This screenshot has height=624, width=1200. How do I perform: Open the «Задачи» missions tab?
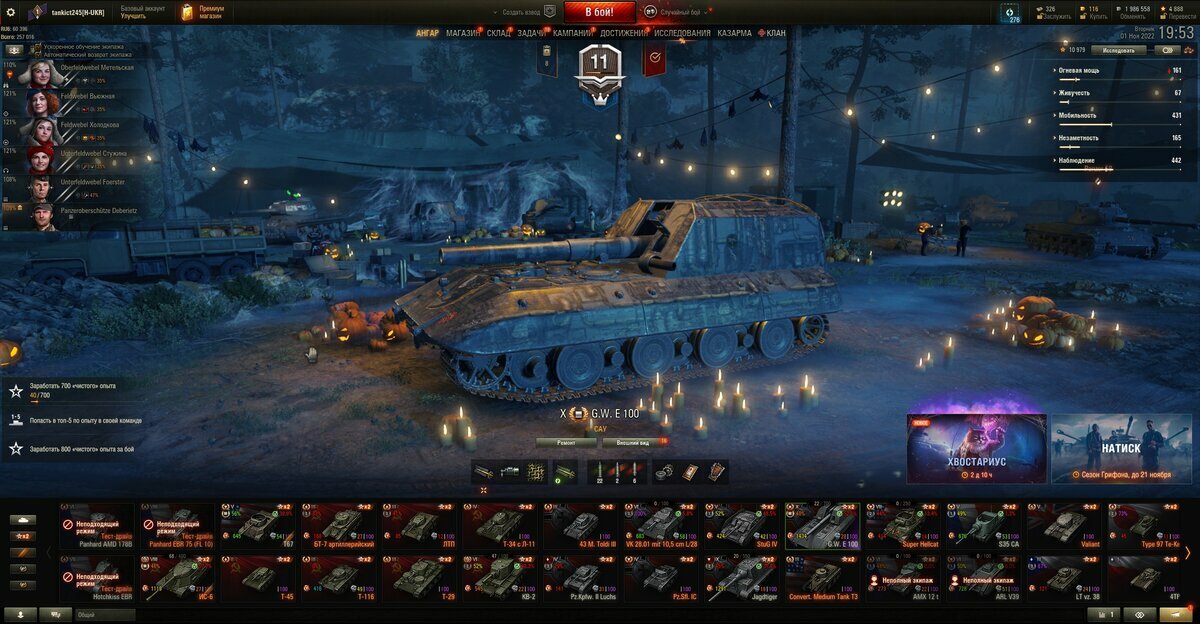pyautogui.click(x=531, y=33)
